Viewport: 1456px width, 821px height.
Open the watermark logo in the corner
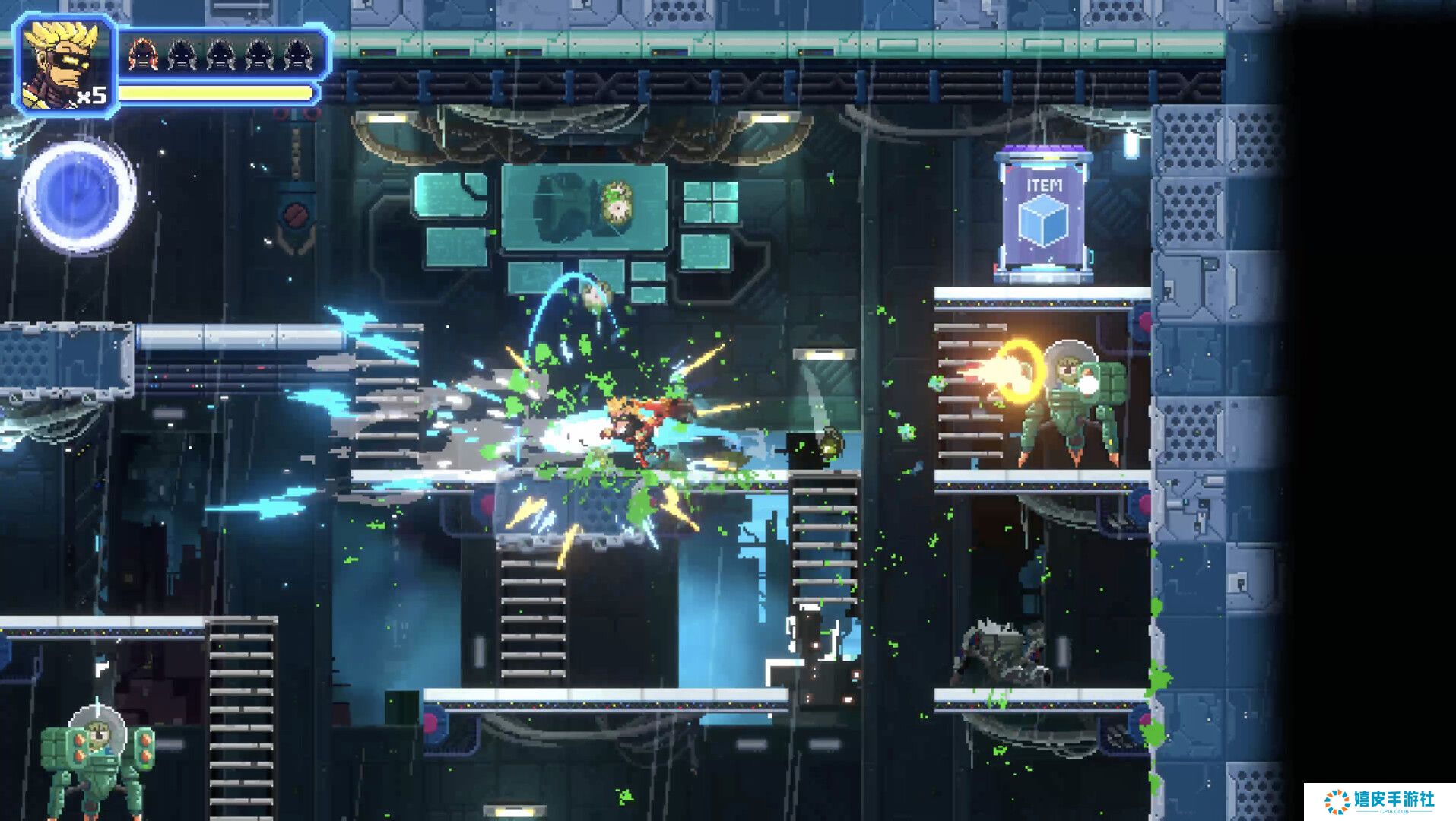click(x=1379, y=801)
